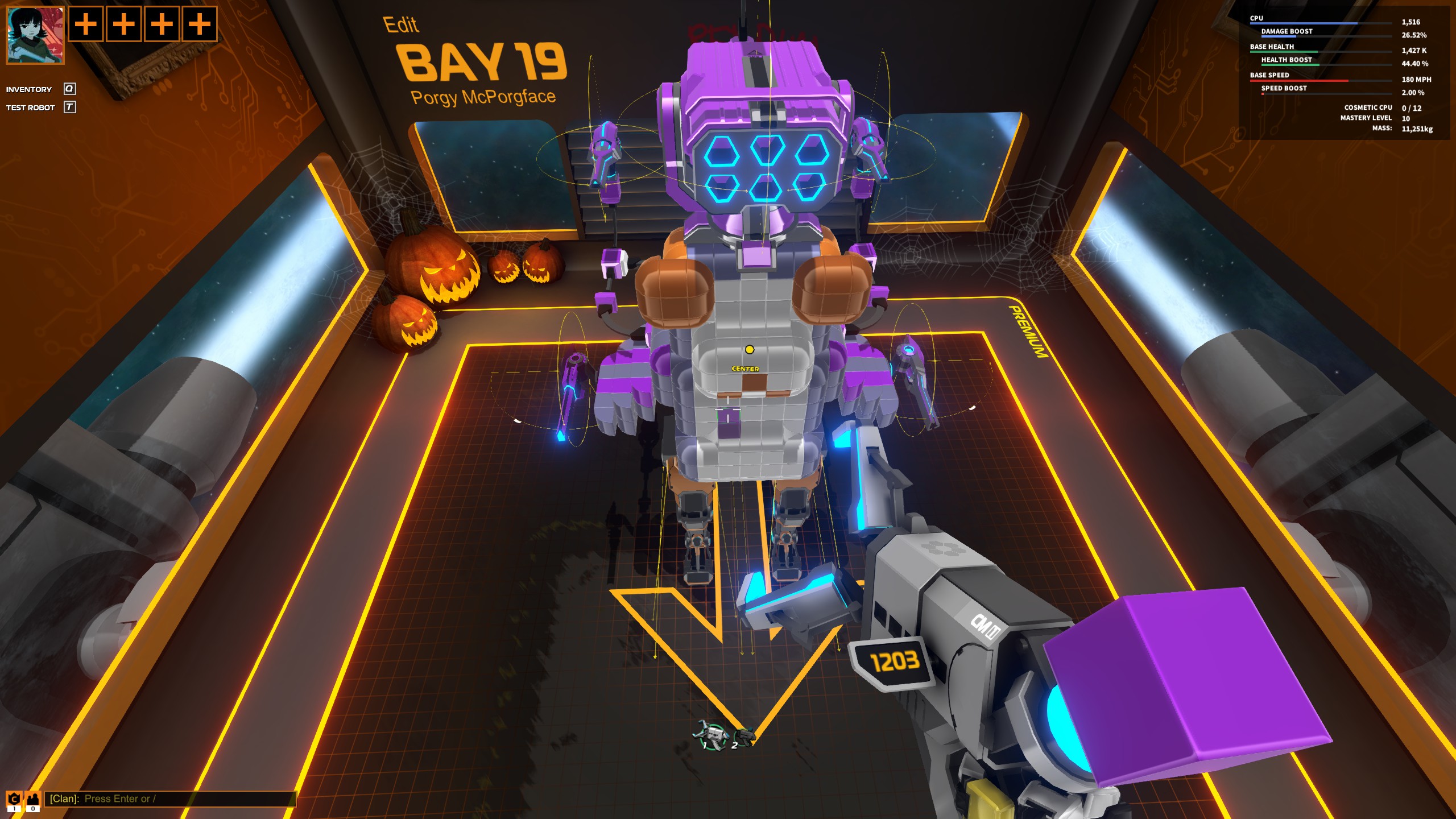Open the party members icon showing 0
The image size is (1456, 819).
(x=32, y=799)
